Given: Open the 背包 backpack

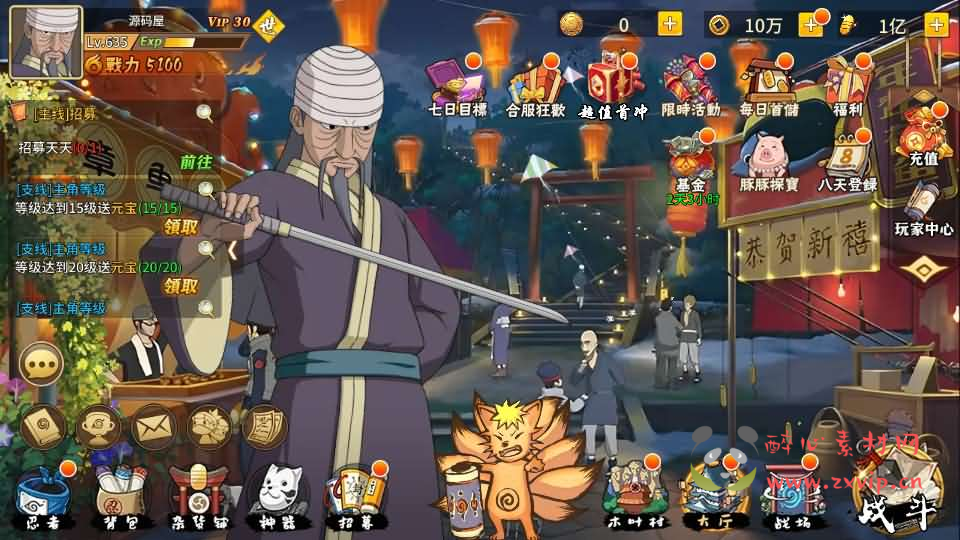Looking at the screenshot, I should [x=115, y=495].
